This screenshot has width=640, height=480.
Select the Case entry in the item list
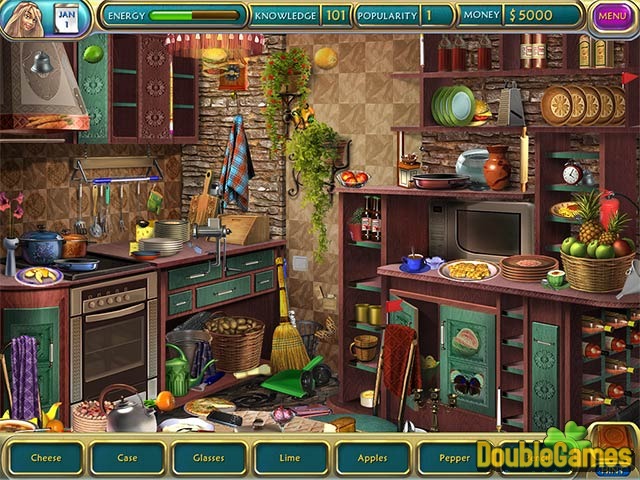(x=127, y=458)
